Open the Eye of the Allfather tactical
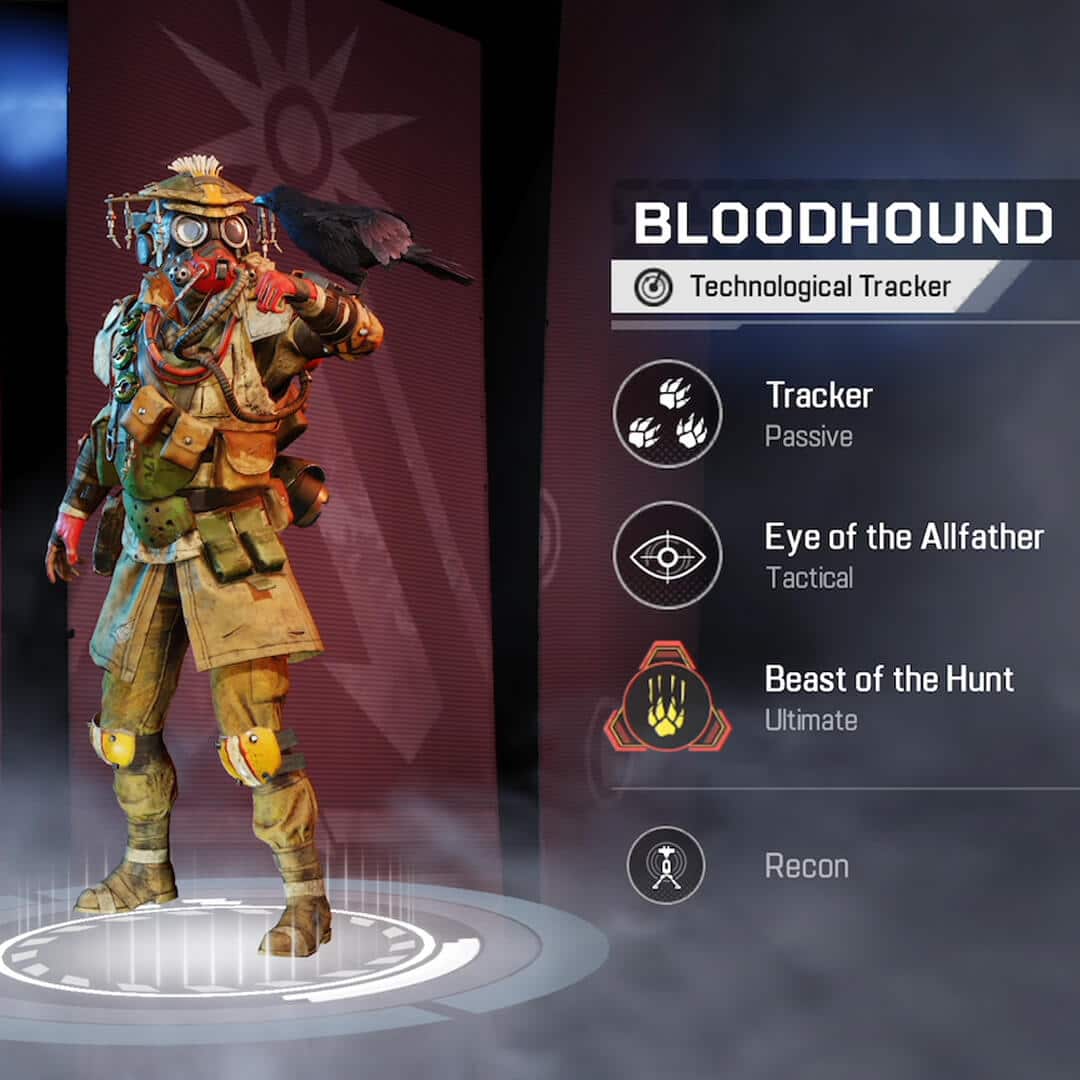Viewport: 1080px width, 1080px height. click(667, 555)
